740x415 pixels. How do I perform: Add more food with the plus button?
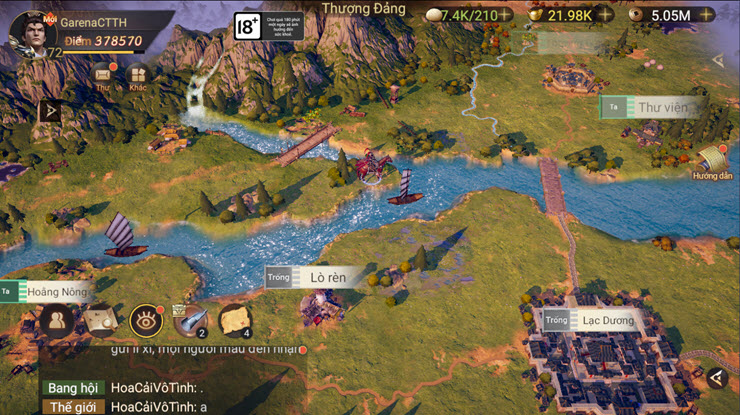click(506, 15)
